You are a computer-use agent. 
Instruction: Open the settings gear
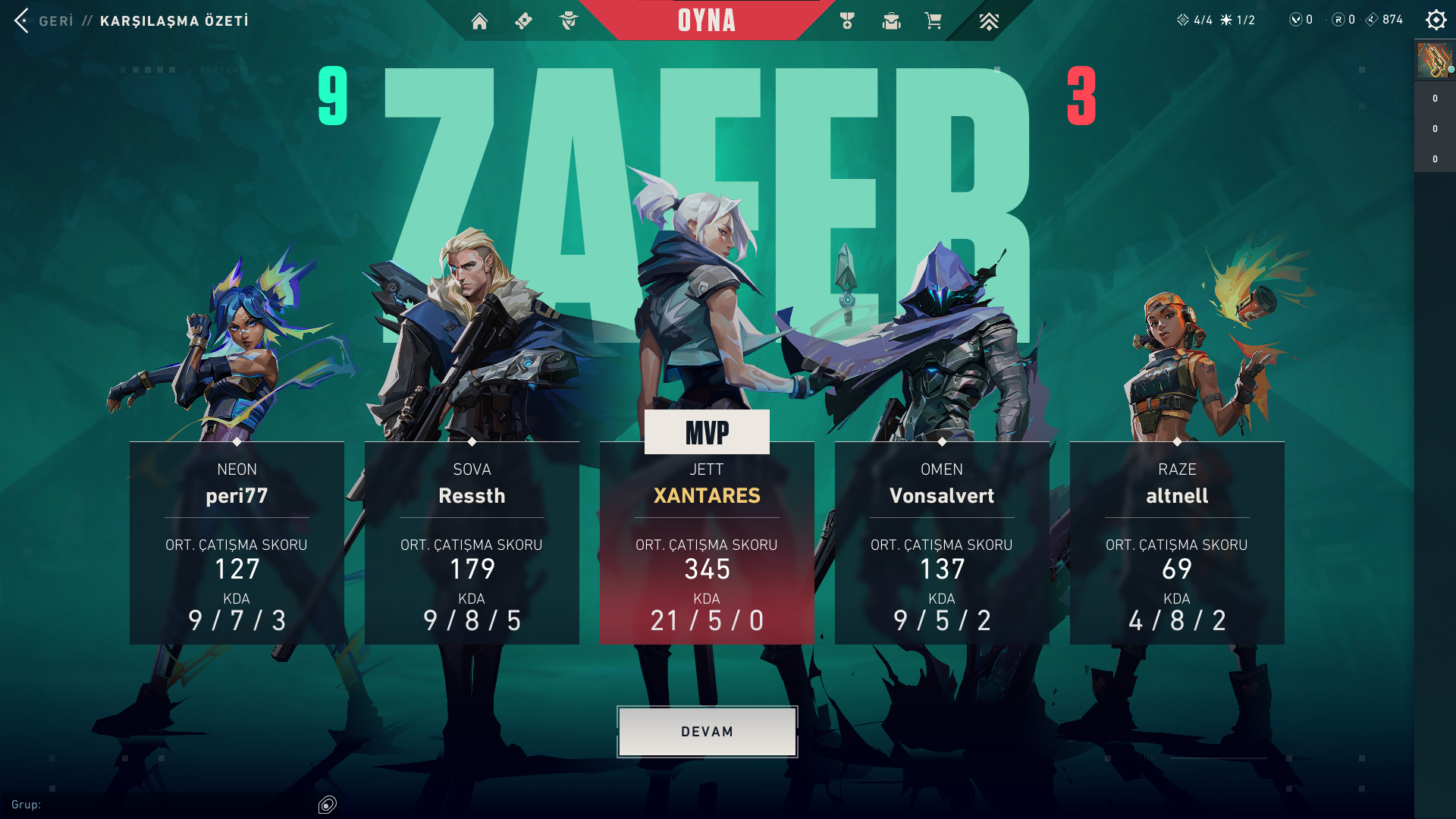point(1436,20)
